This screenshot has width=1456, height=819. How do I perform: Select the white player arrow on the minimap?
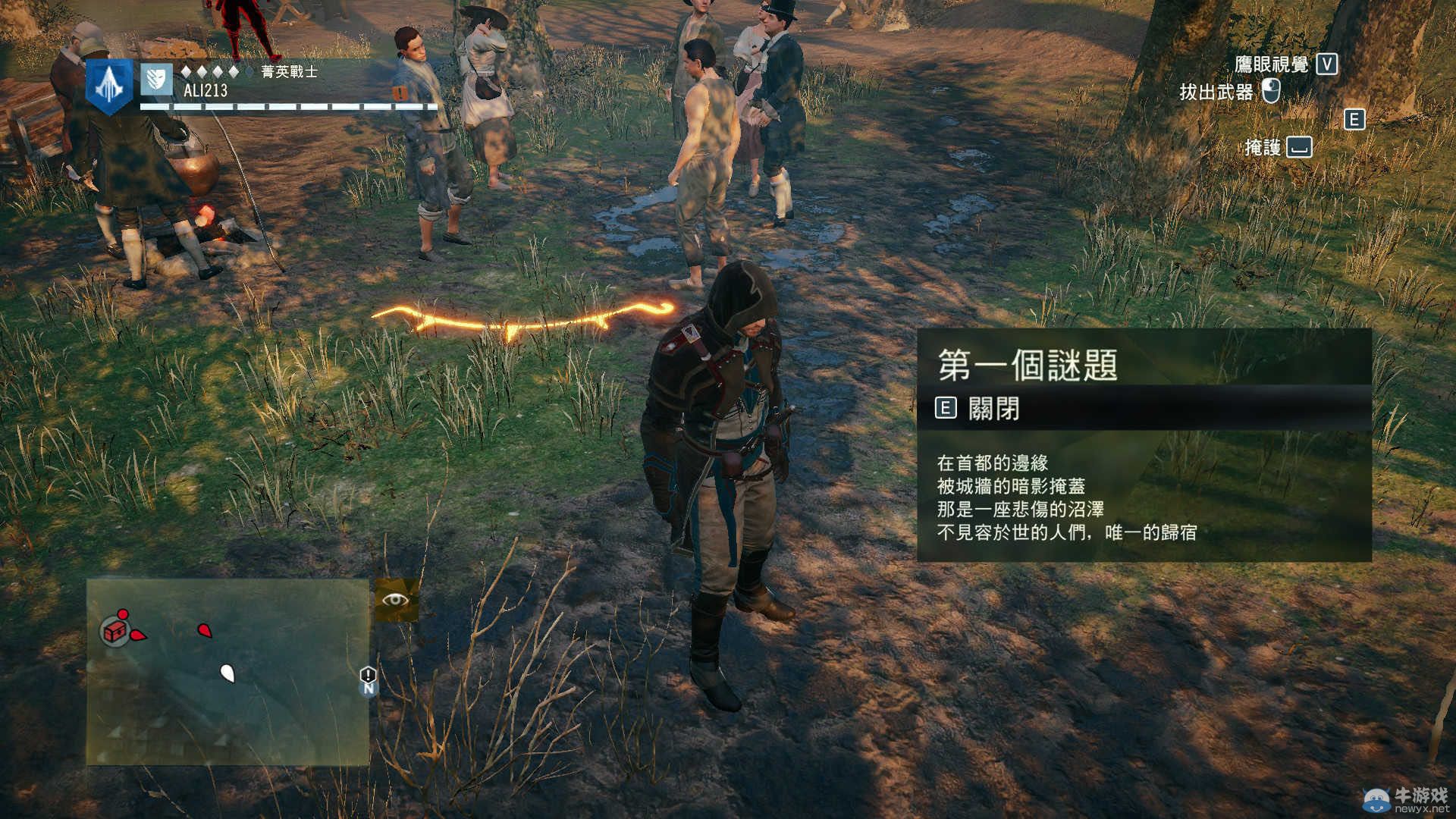pos(227,672)
